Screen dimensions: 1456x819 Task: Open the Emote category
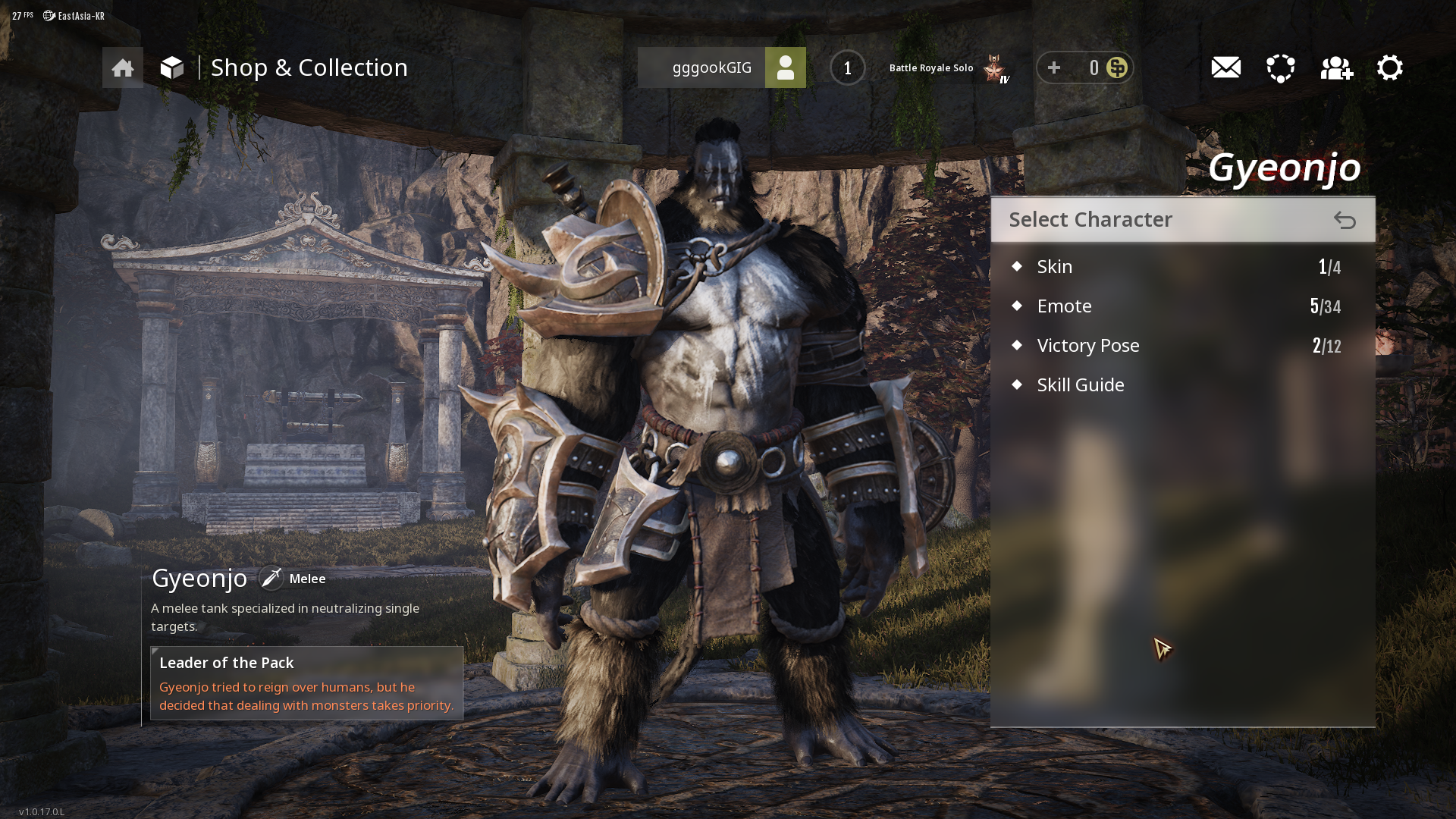point(1065,306)
